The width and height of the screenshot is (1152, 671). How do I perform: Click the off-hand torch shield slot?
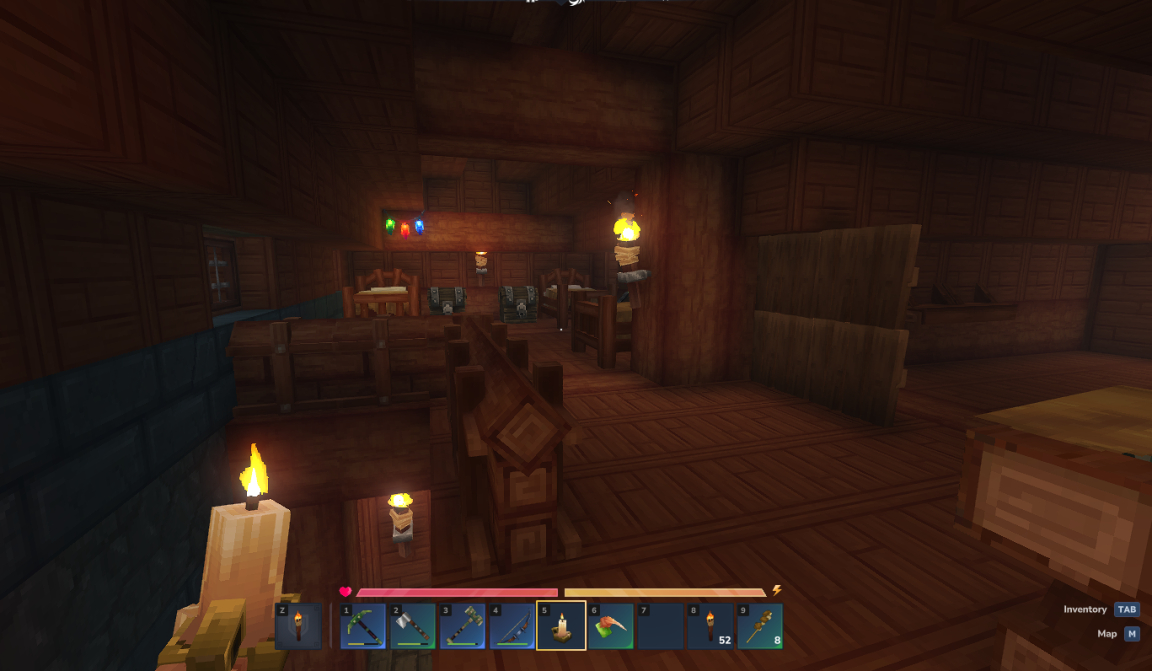(x=298, y=626)
